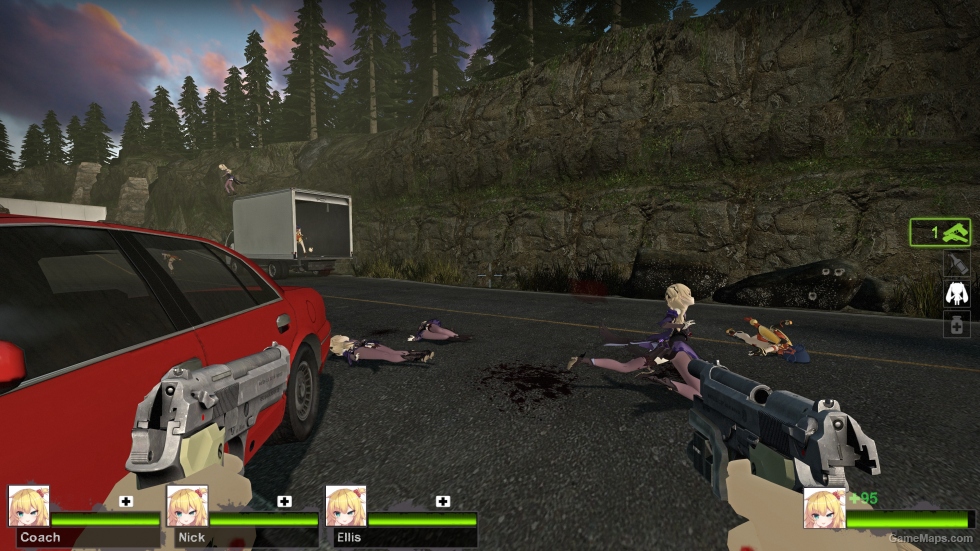980x551 pixels.
Task: Choose the molotov bottle slot
Action: pos(957,264)
